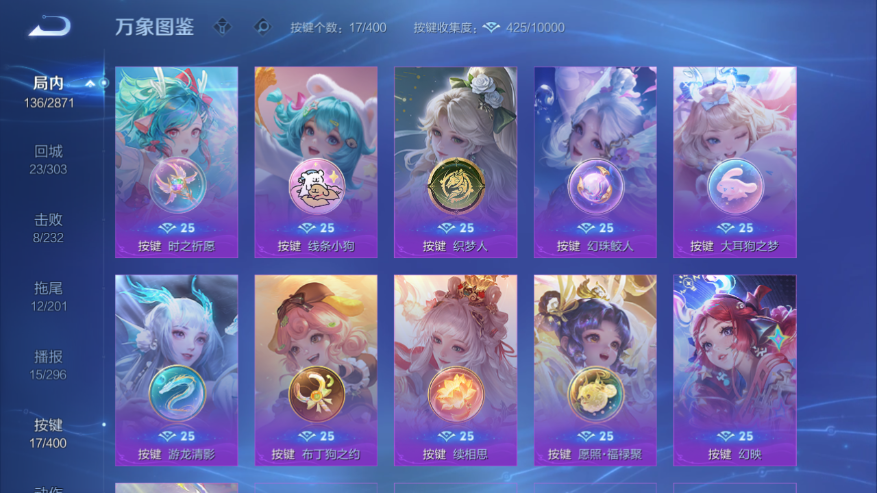Click the icon right of the 万象图鉴 title

click(223, 27)
